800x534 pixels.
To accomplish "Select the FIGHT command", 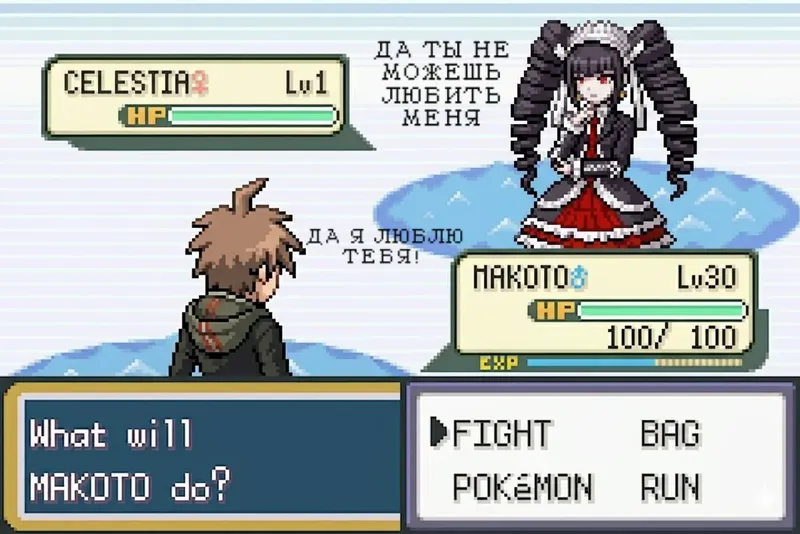I will (x=501, y=434).
